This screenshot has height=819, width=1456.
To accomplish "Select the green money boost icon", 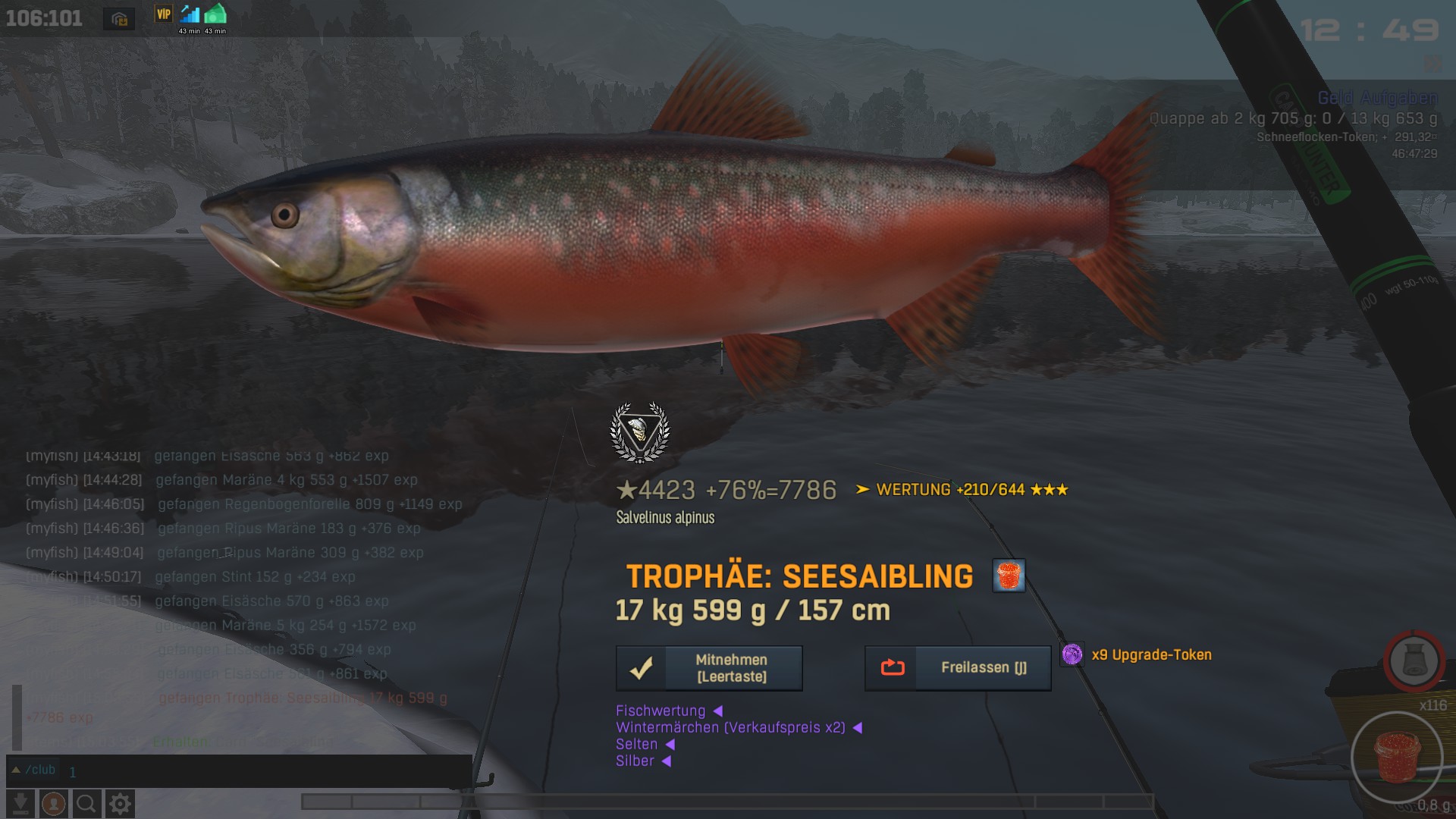I will [x=215, y=14].
